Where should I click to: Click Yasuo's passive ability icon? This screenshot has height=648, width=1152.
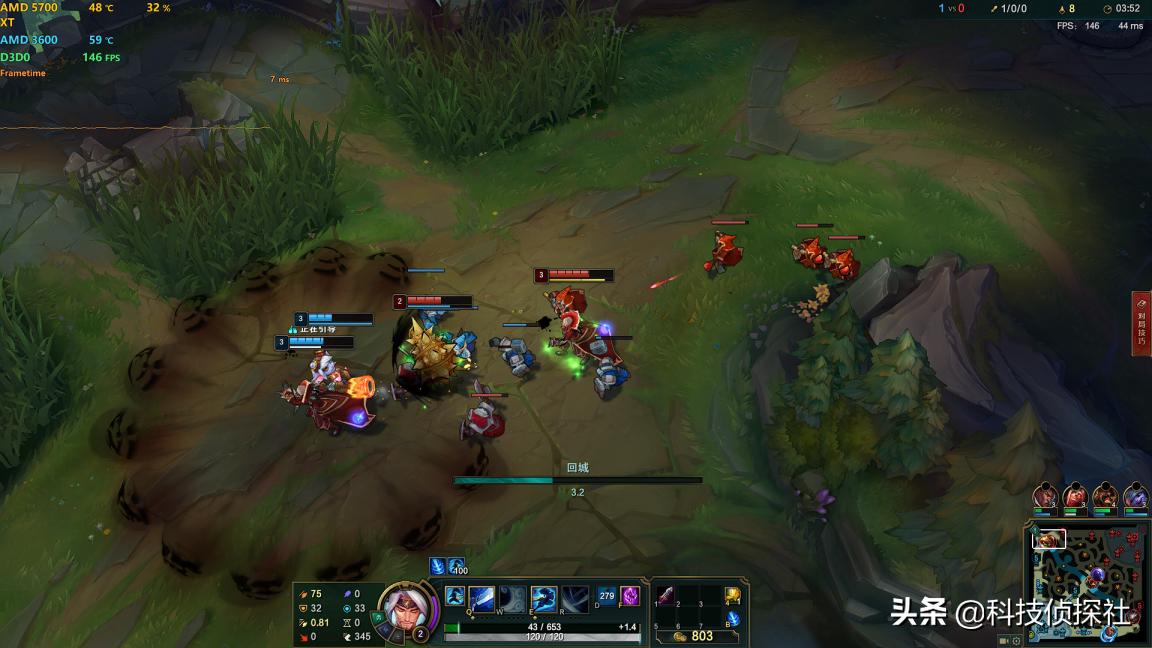[454, 597]
